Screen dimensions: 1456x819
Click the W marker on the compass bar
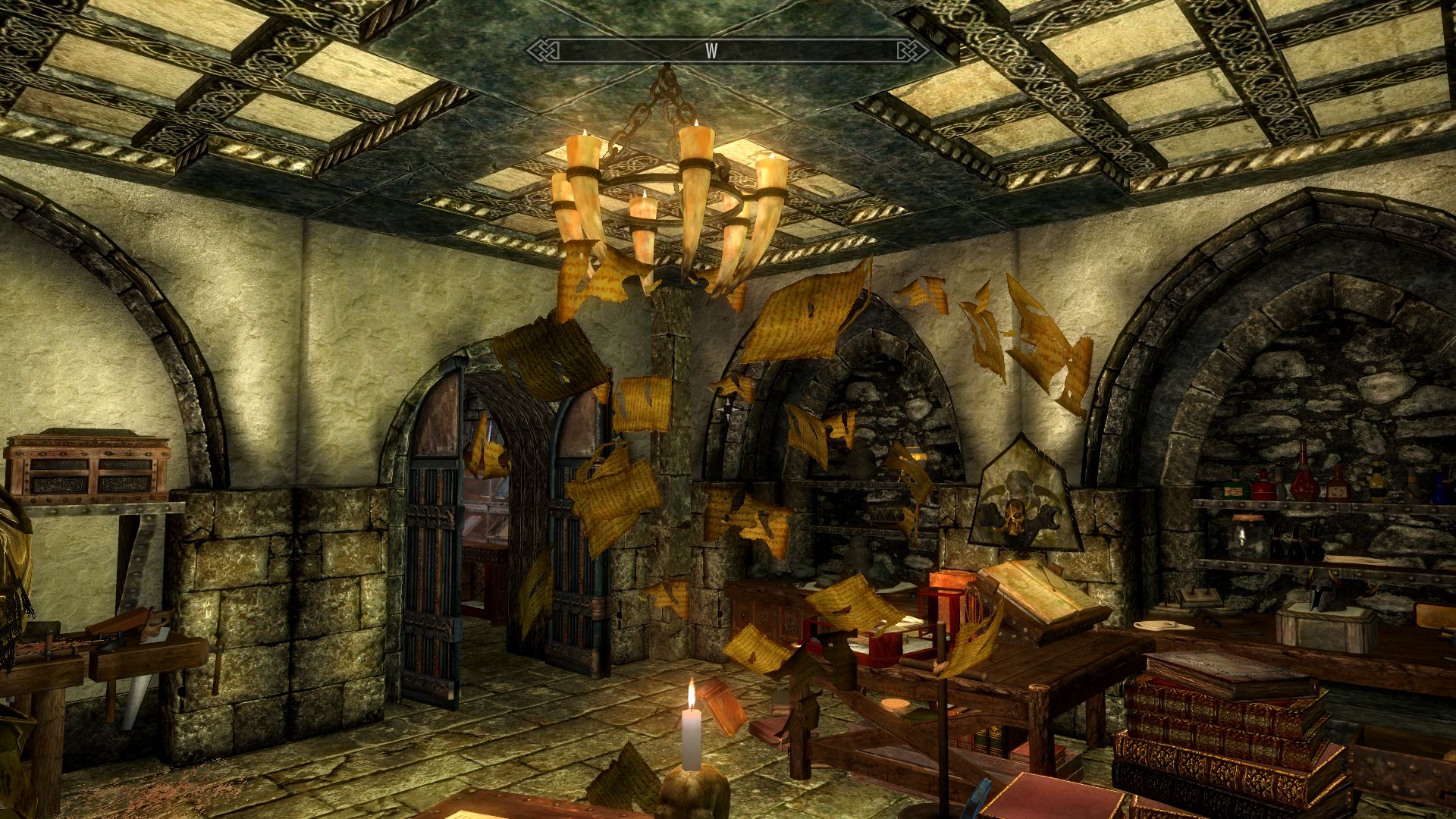coord(711,51)
